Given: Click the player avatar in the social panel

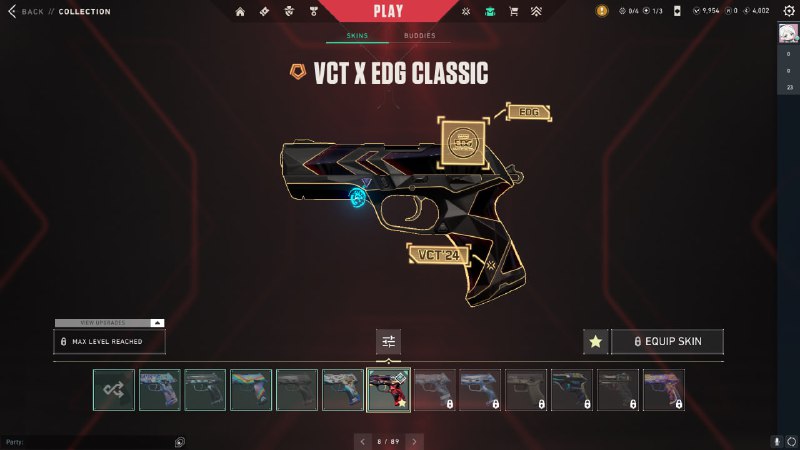Looking at the screenshot, I should click(x=788, y=33).
